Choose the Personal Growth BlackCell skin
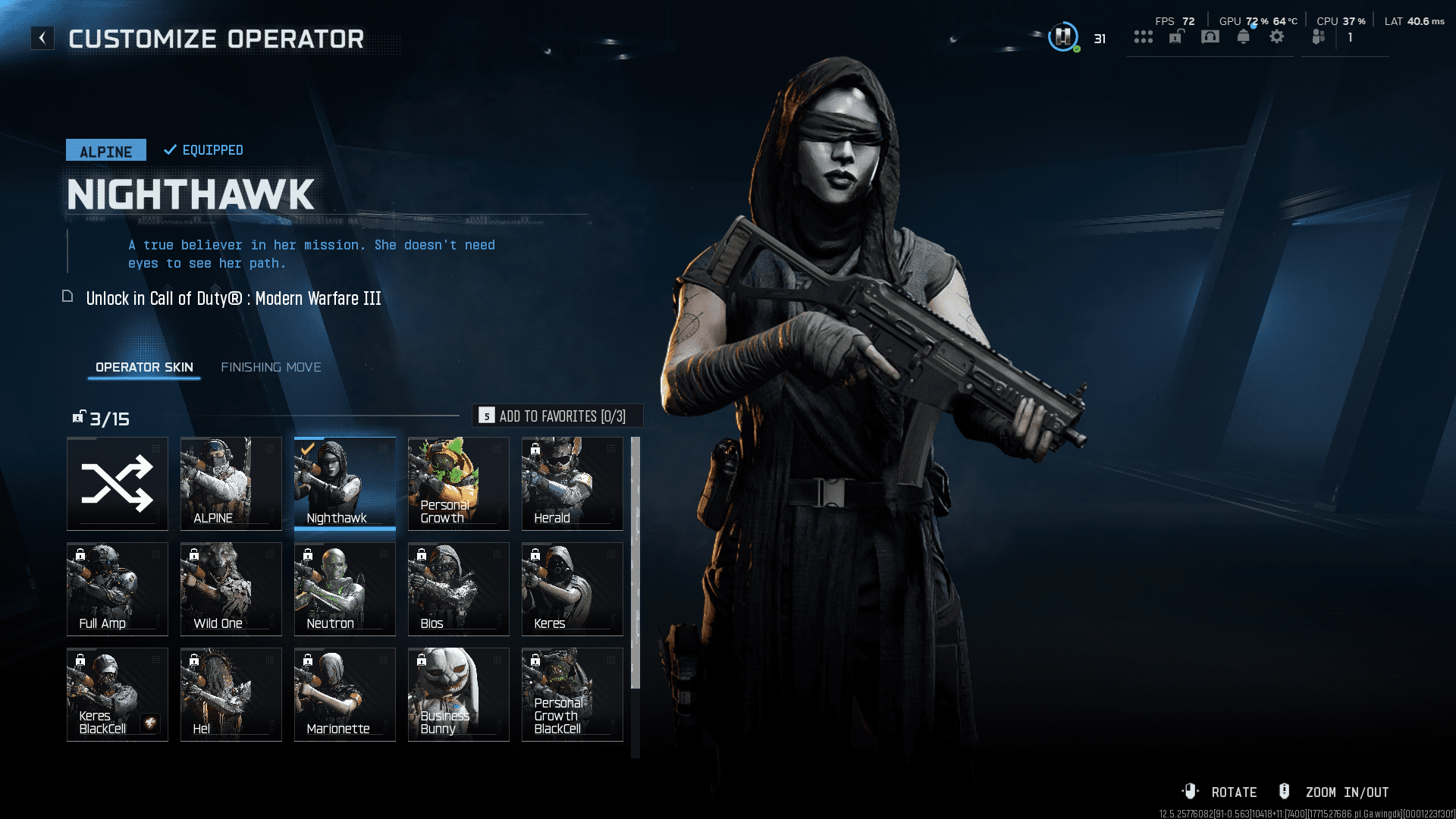The height and width of the screenshot is (819, 1456). coord(573,695)
